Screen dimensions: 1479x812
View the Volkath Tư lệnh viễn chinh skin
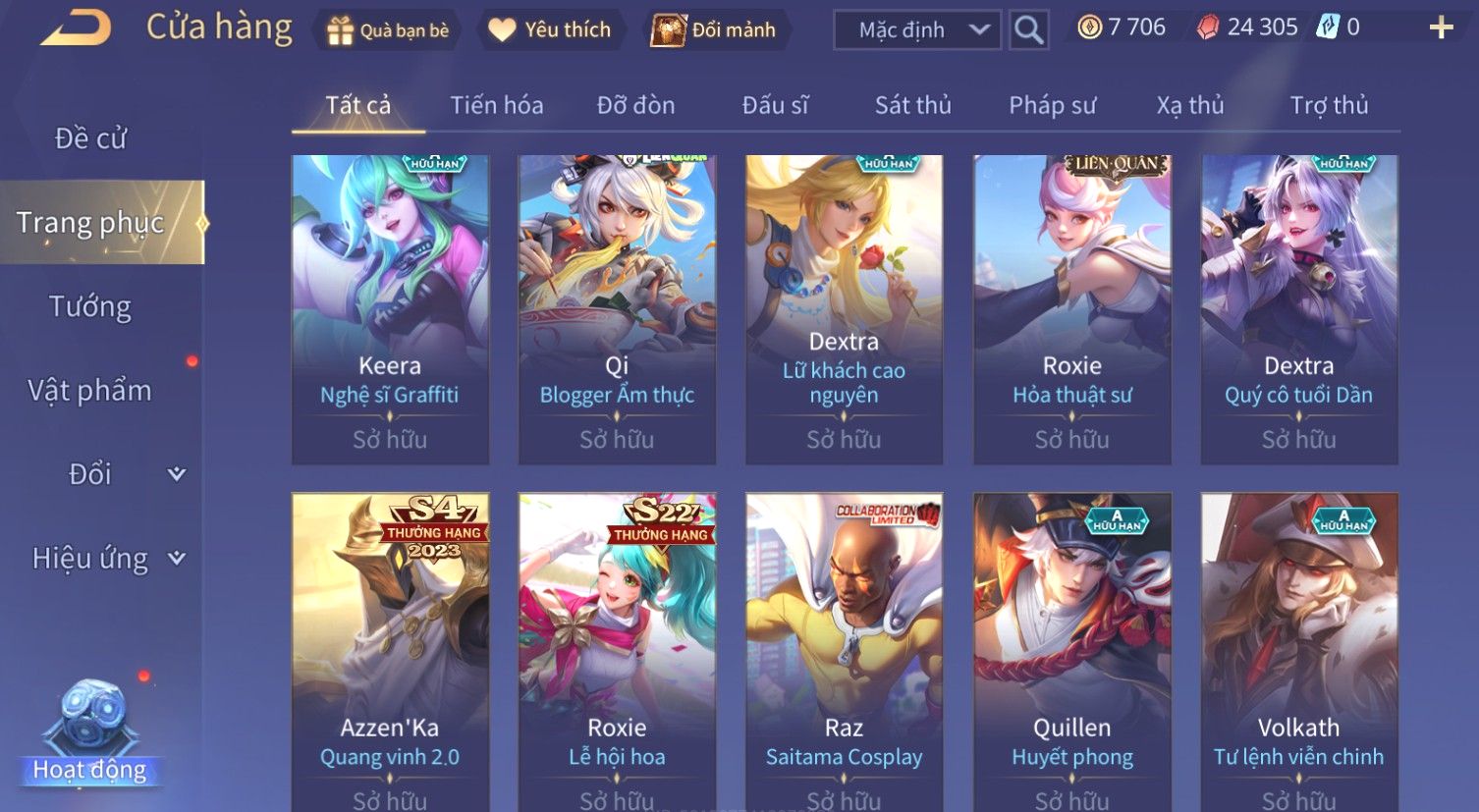[1298, 648]
